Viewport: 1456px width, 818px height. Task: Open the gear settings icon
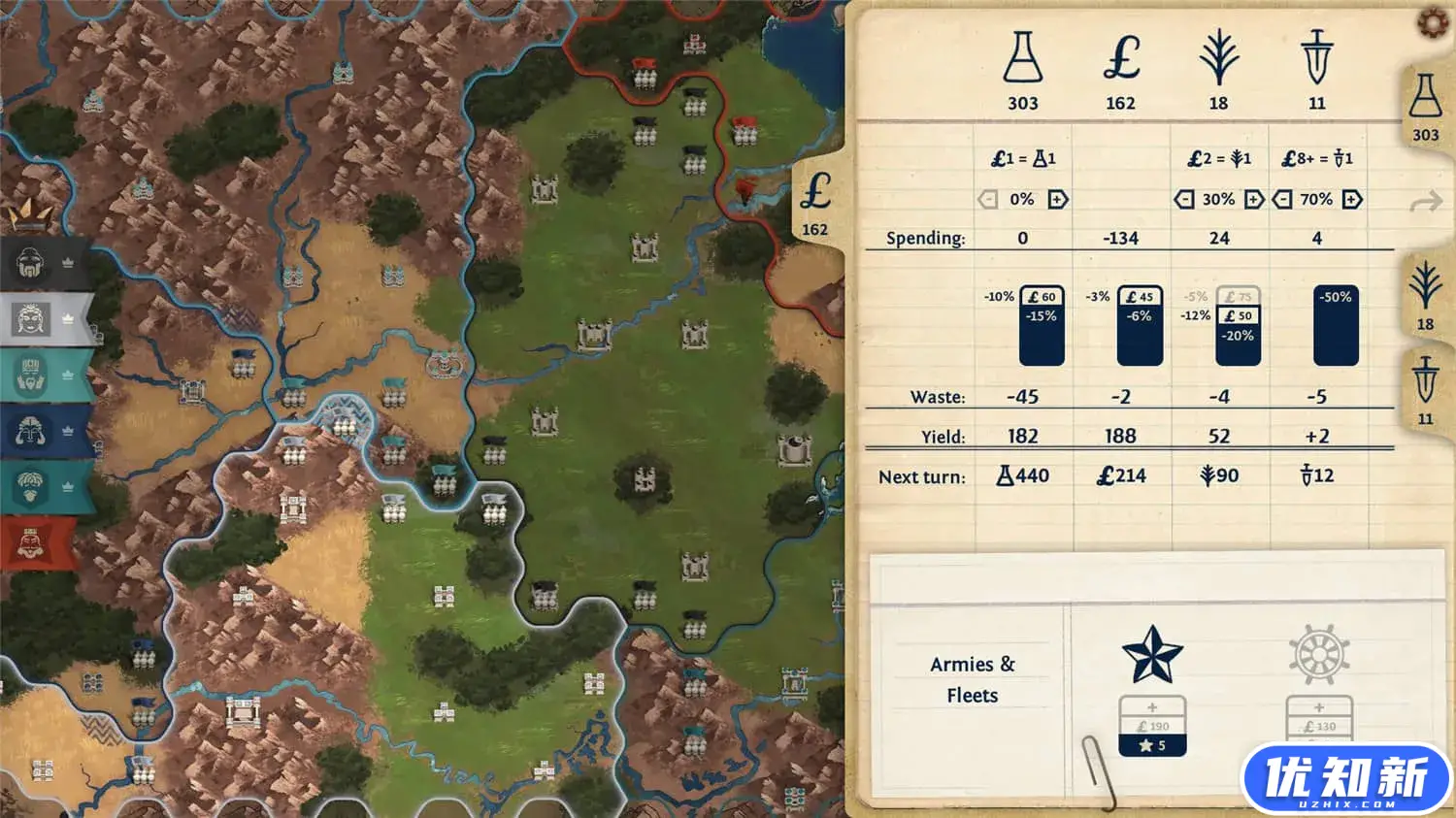pos(1434,22)
